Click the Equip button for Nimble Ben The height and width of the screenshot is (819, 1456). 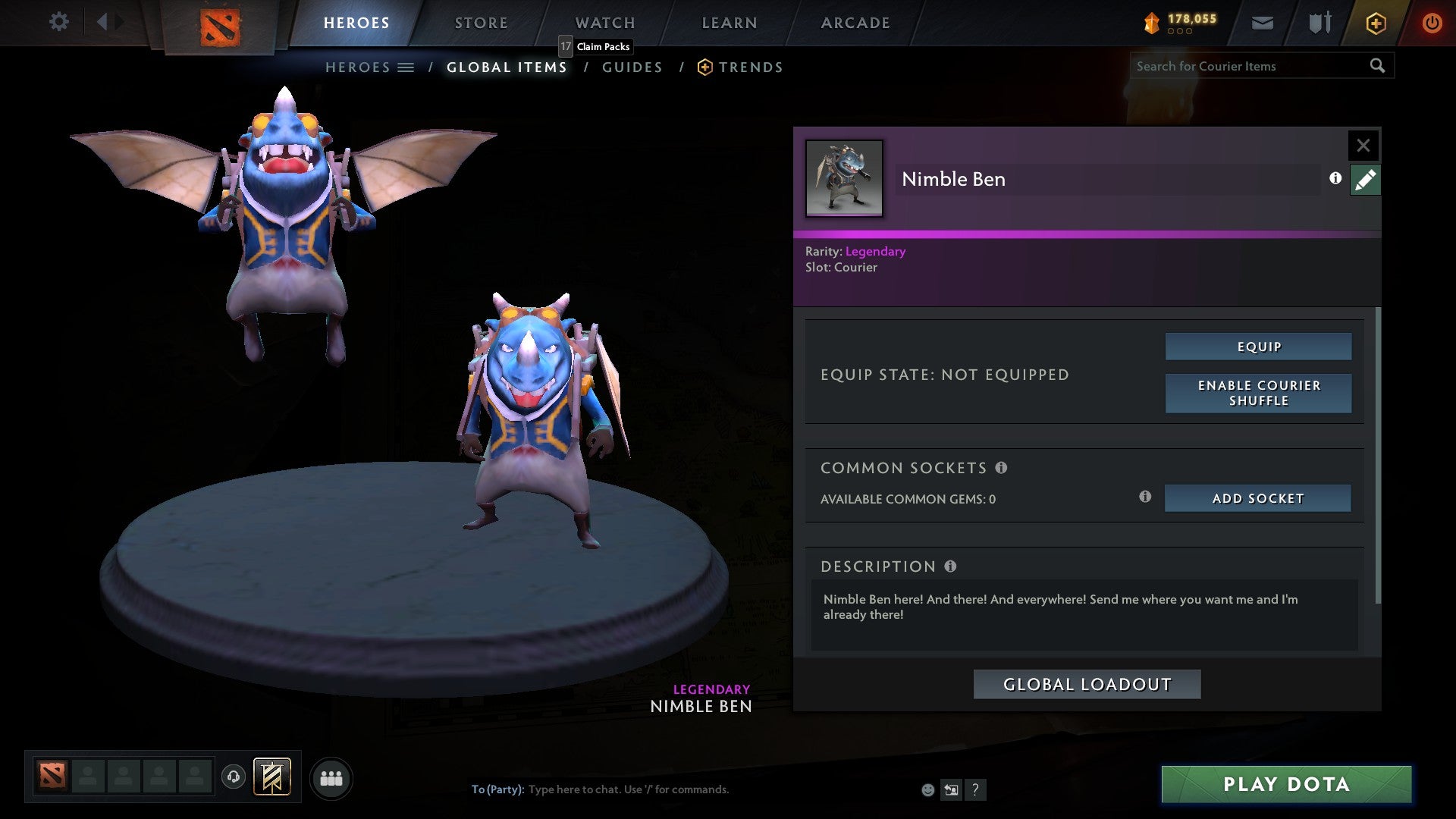tap(1258, 347)
